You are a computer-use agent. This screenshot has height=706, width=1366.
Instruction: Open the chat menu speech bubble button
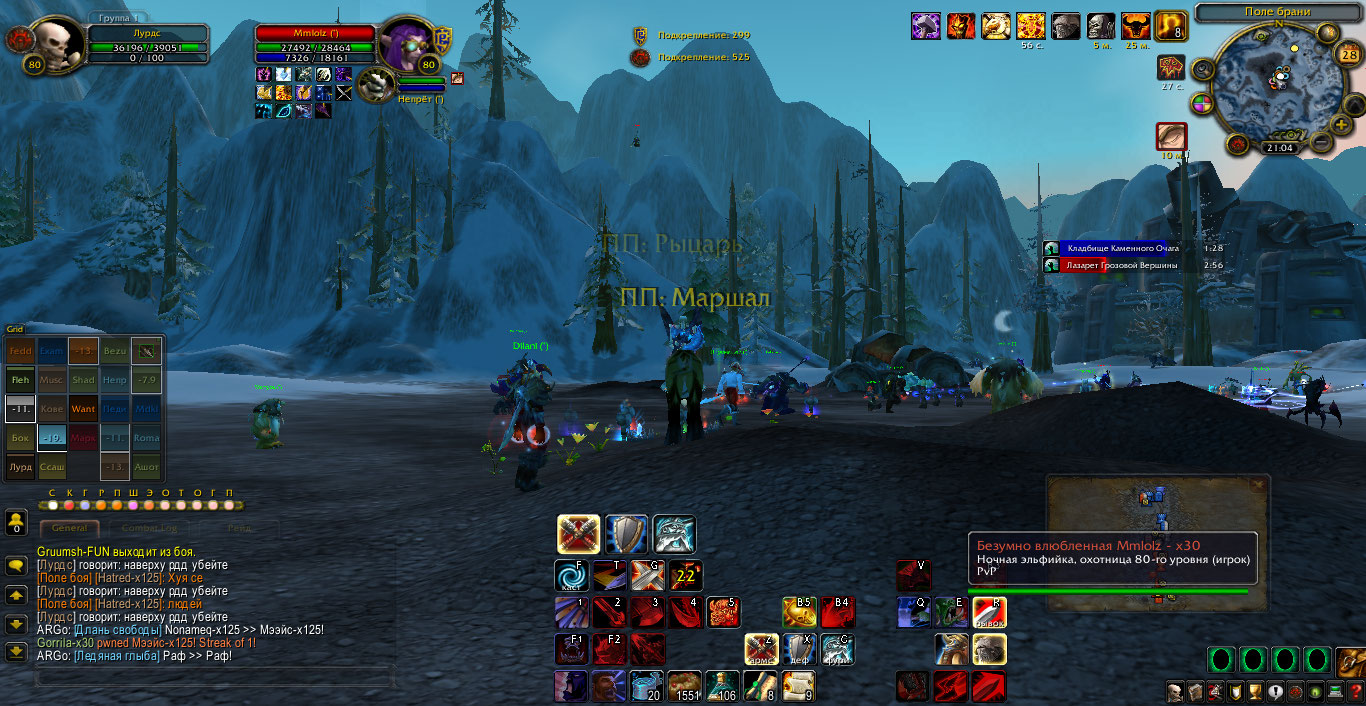click(x=16, y=566)
